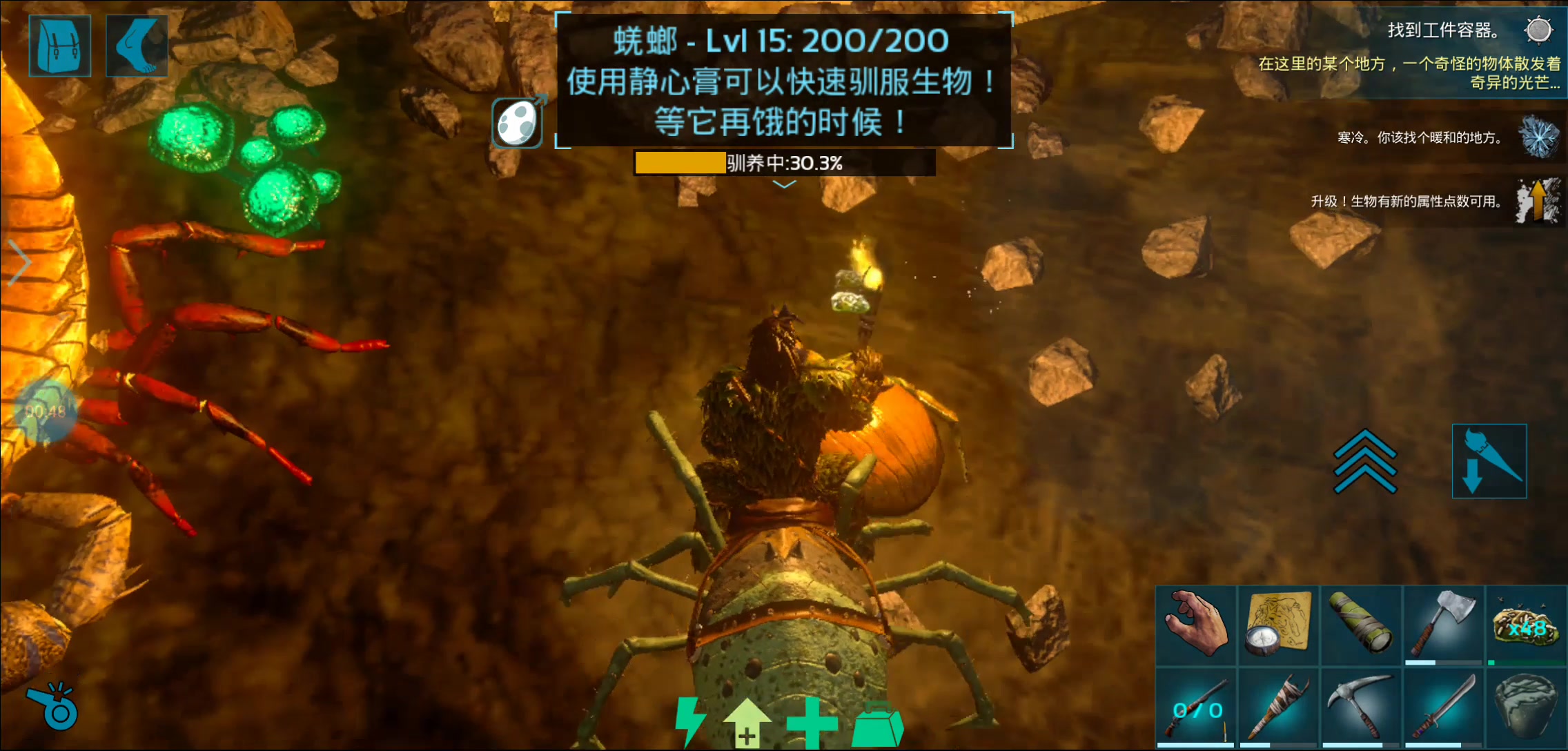
Task: Toggle the torch with downward arrow icon
Action: [x=1489, y=461]
